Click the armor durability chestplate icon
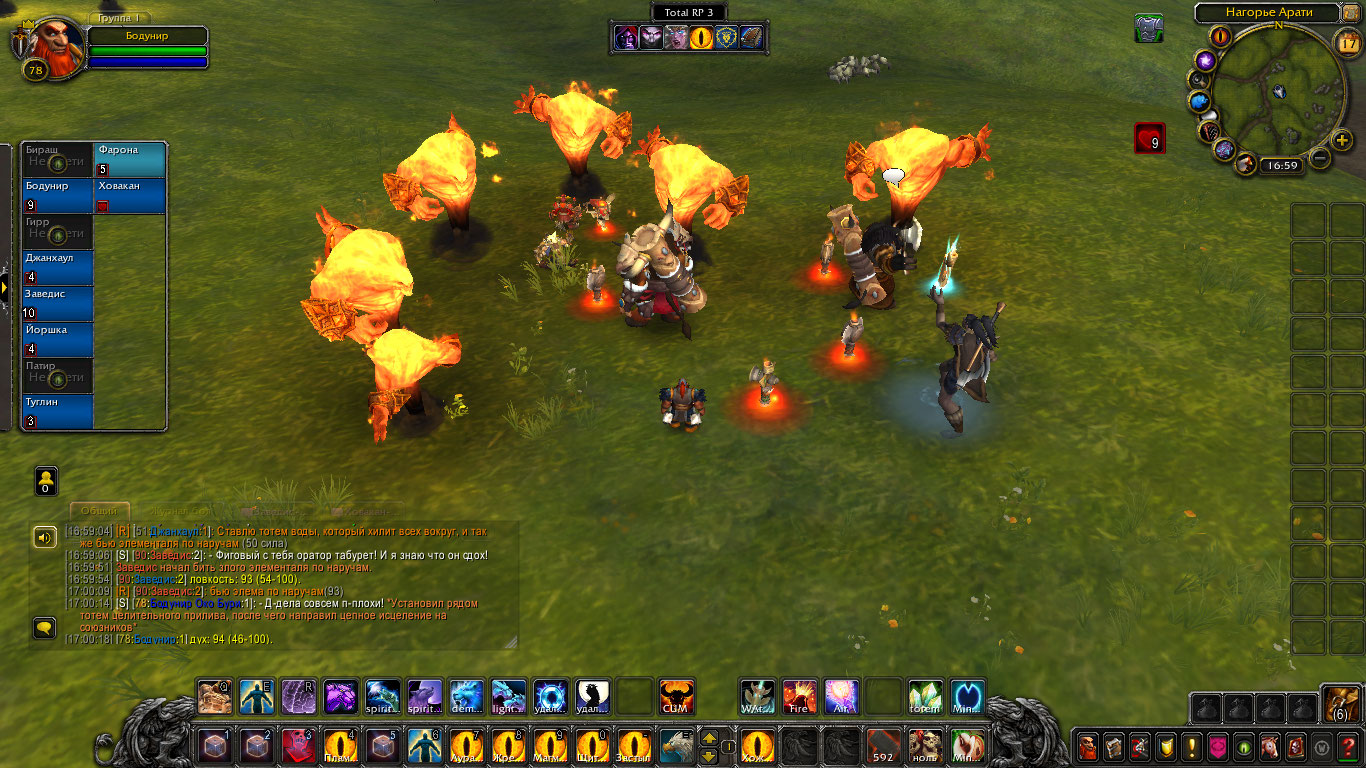 1149,28
